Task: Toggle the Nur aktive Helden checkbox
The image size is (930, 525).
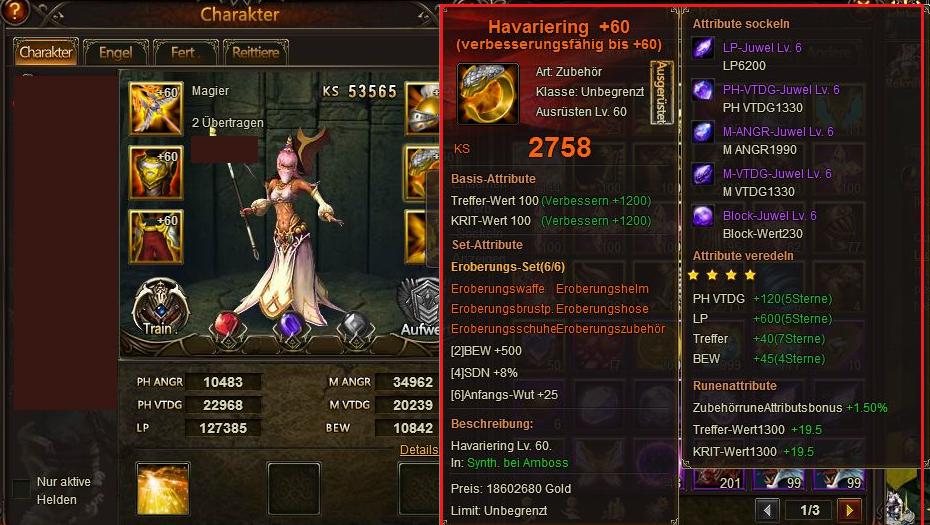Action: click(x=21, y=489)
